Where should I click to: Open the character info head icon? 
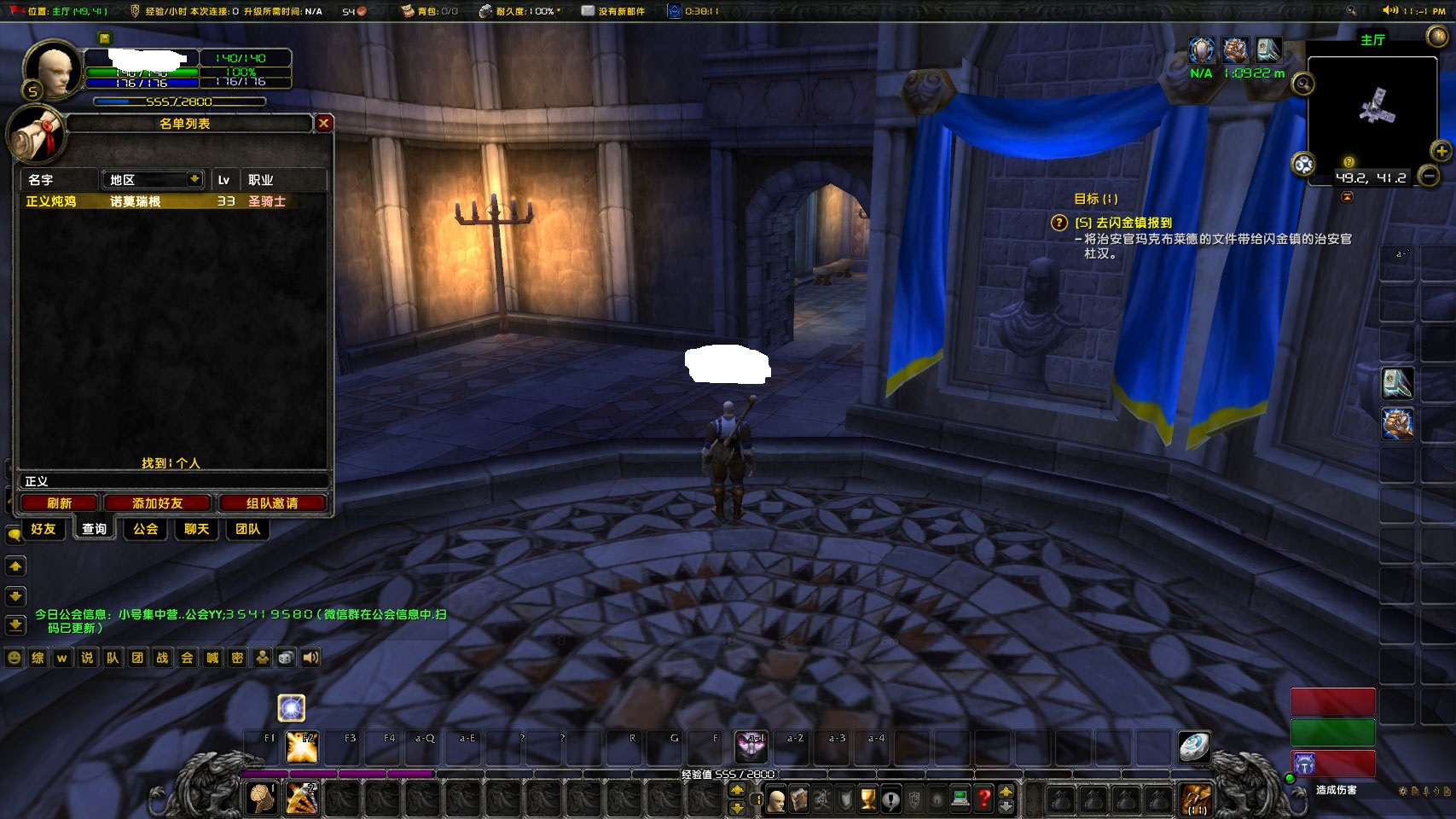coord(776,798)
